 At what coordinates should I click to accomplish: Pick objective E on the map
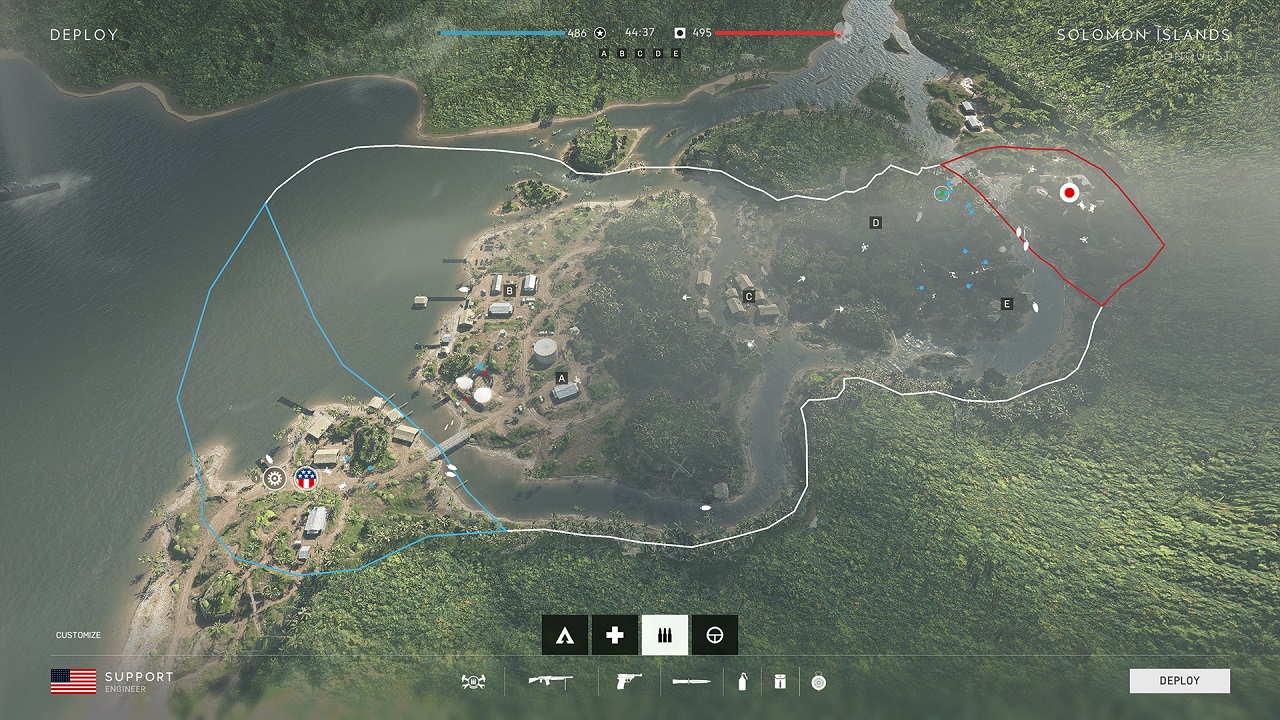pyautogui.click(x=1007, y=304)
